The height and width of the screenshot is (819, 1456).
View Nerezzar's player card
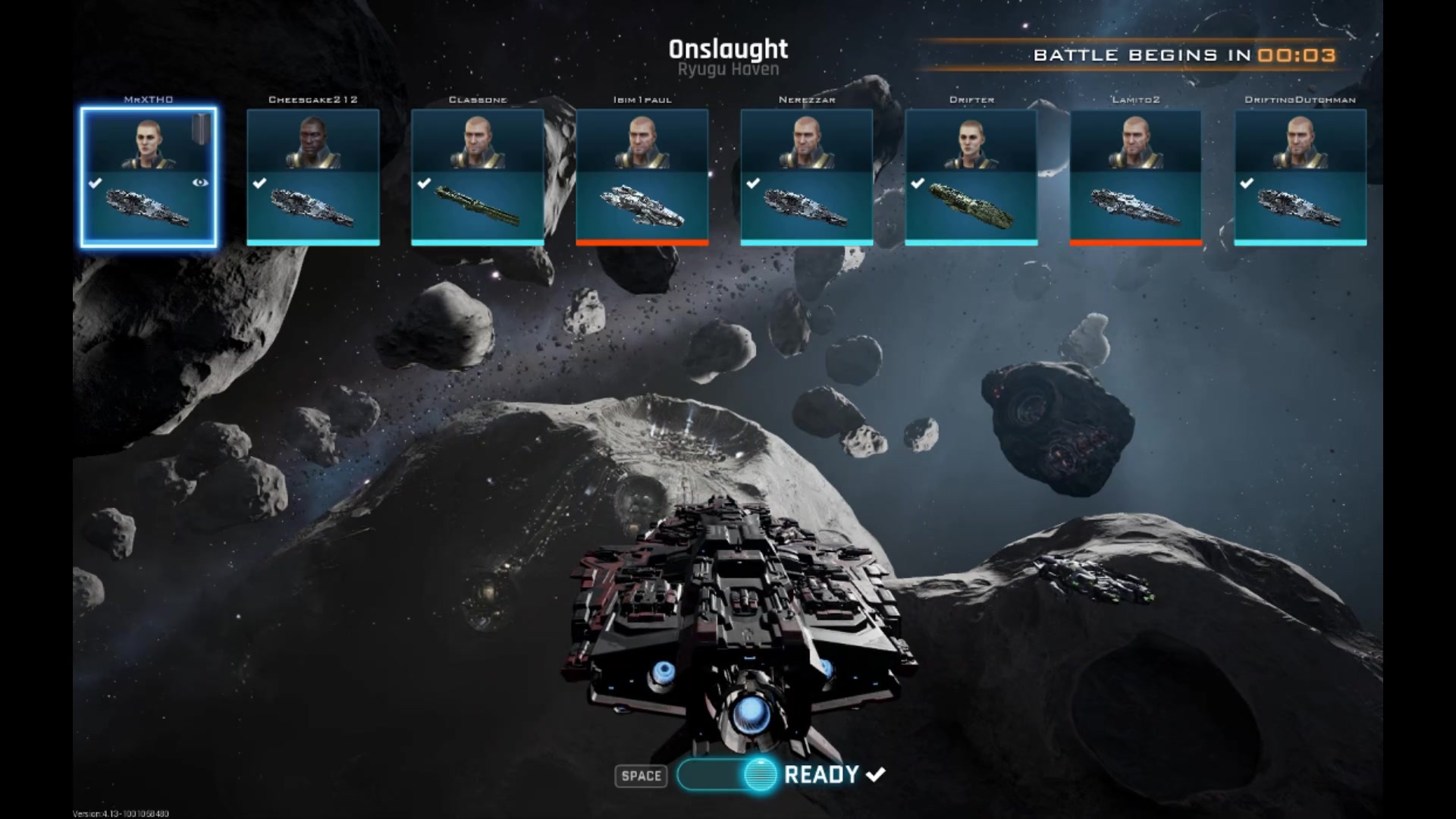[x=807, y=178]
